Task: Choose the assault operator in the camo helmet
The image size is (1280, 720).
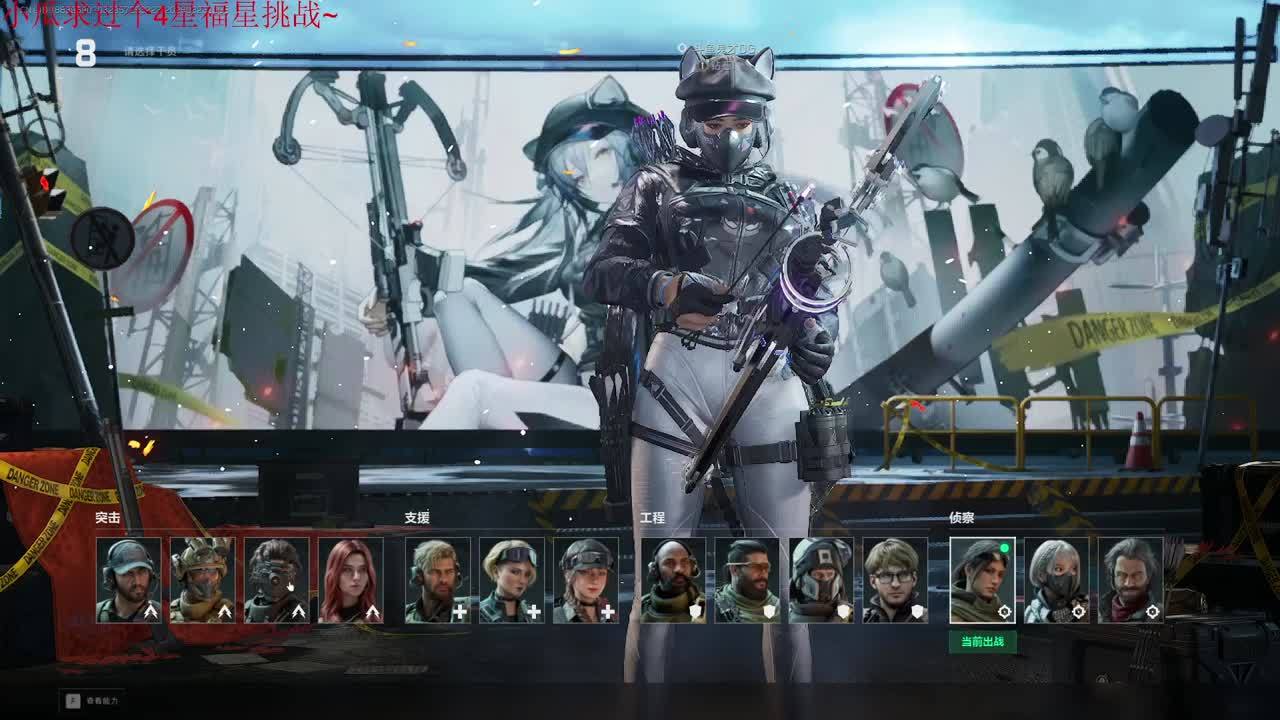Action: point(202,580)
